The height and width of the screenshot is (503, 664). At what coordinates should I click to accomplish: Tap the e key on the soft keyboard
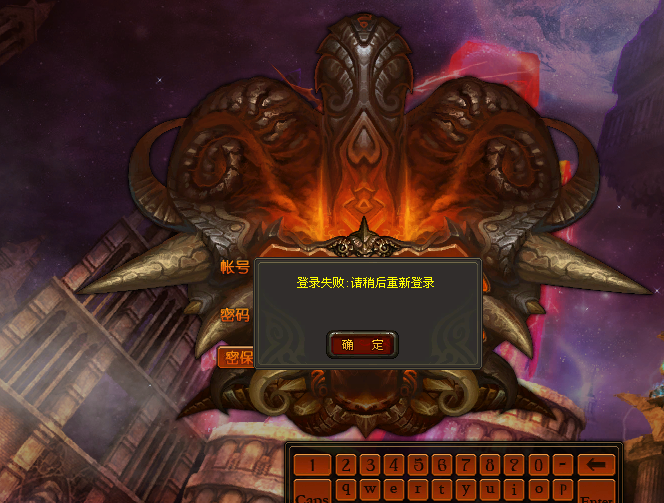point(394,490)
